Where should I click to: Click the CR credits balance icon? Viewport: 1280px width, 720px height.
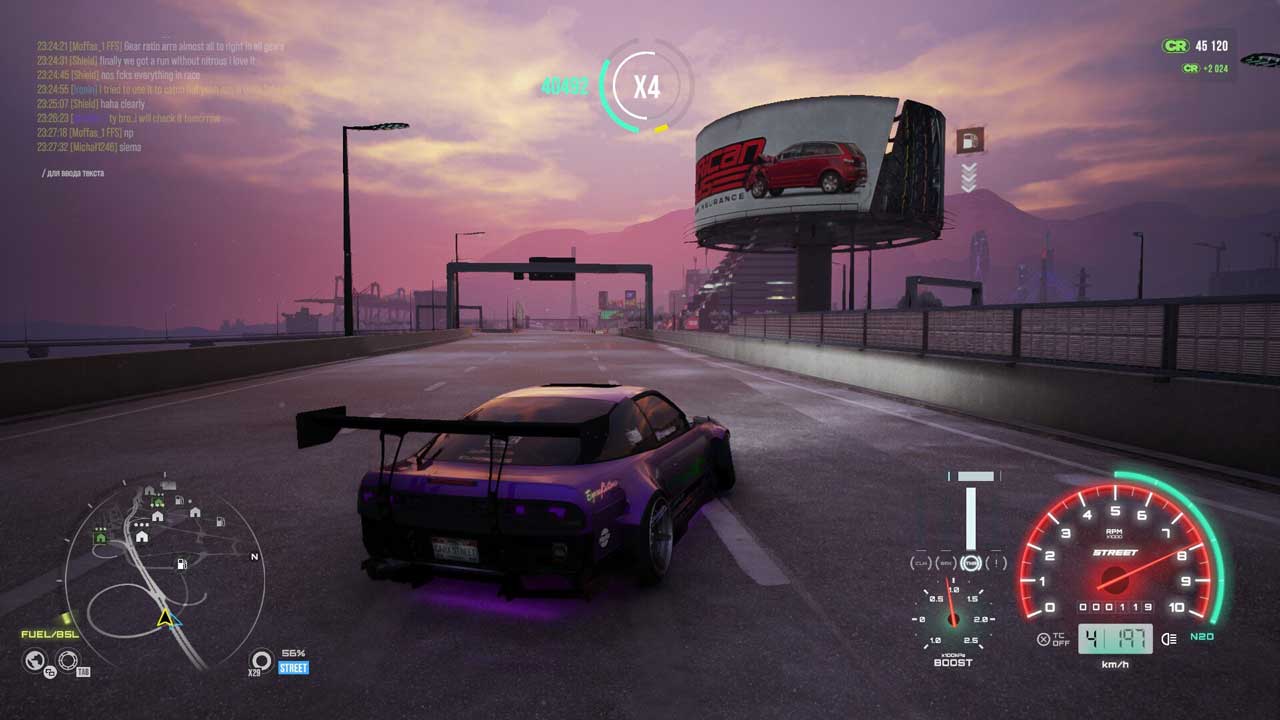(x=1175, y=46)
